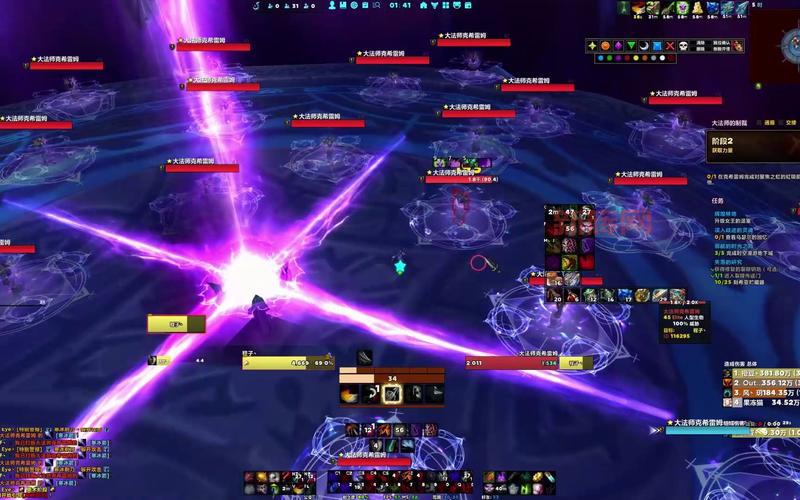Pick the purple diamond raid marker
This screenshot has width=800, height=500.
pyautogui.click(x=619, y=46)
